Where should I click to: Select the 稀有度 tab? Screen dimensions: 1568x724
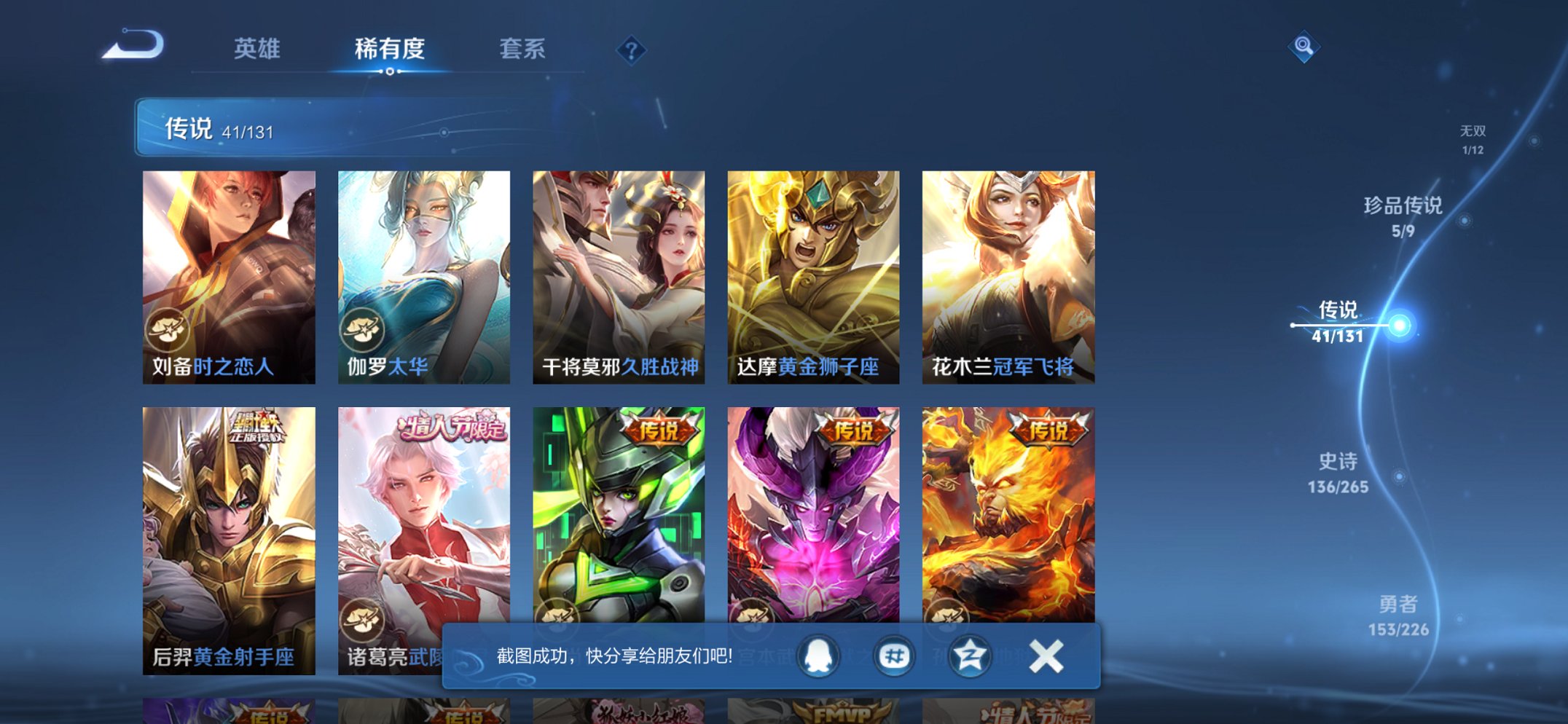391,50
